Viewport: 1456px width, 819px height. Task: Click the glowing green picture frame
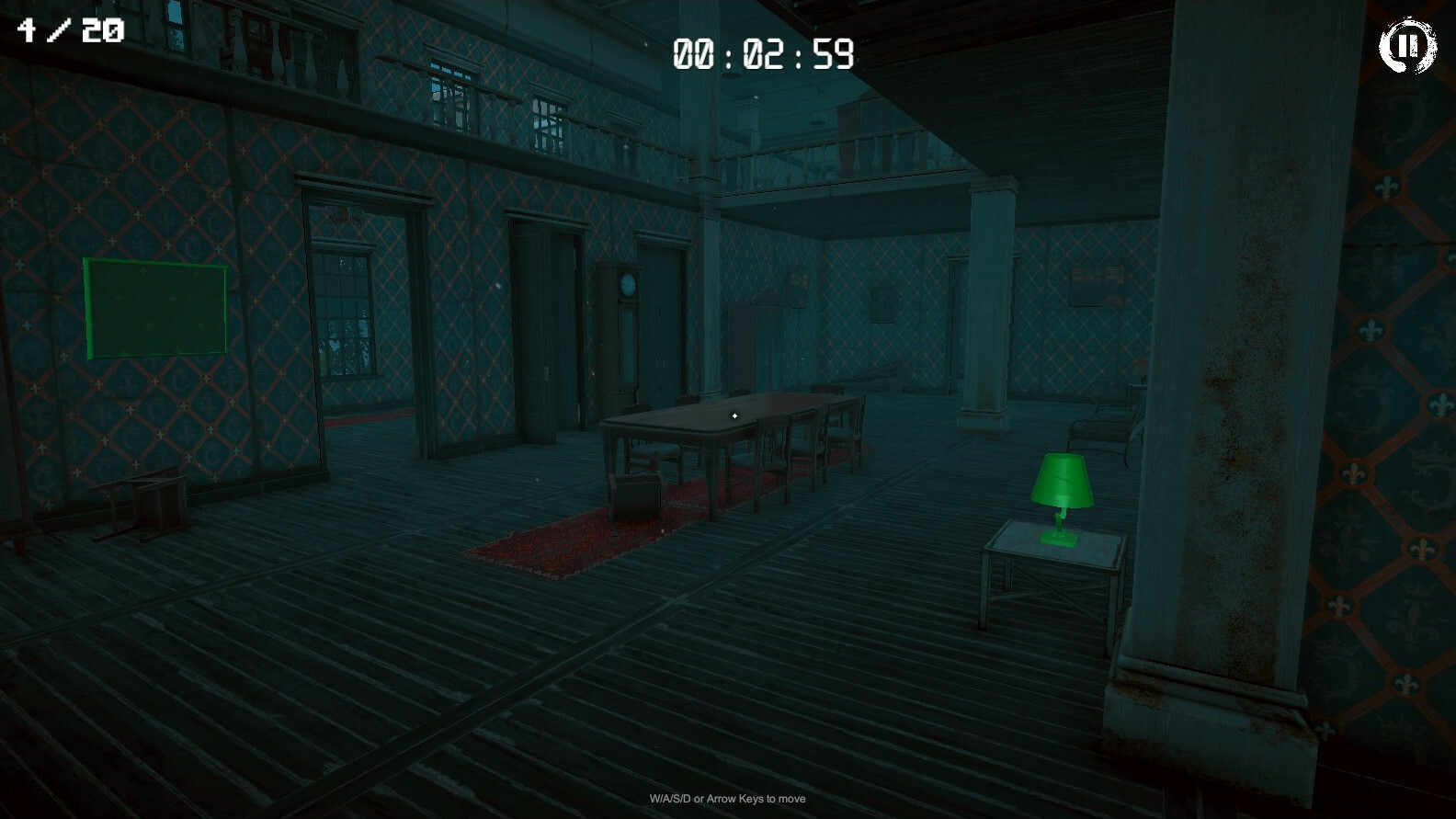coord(154,308)
